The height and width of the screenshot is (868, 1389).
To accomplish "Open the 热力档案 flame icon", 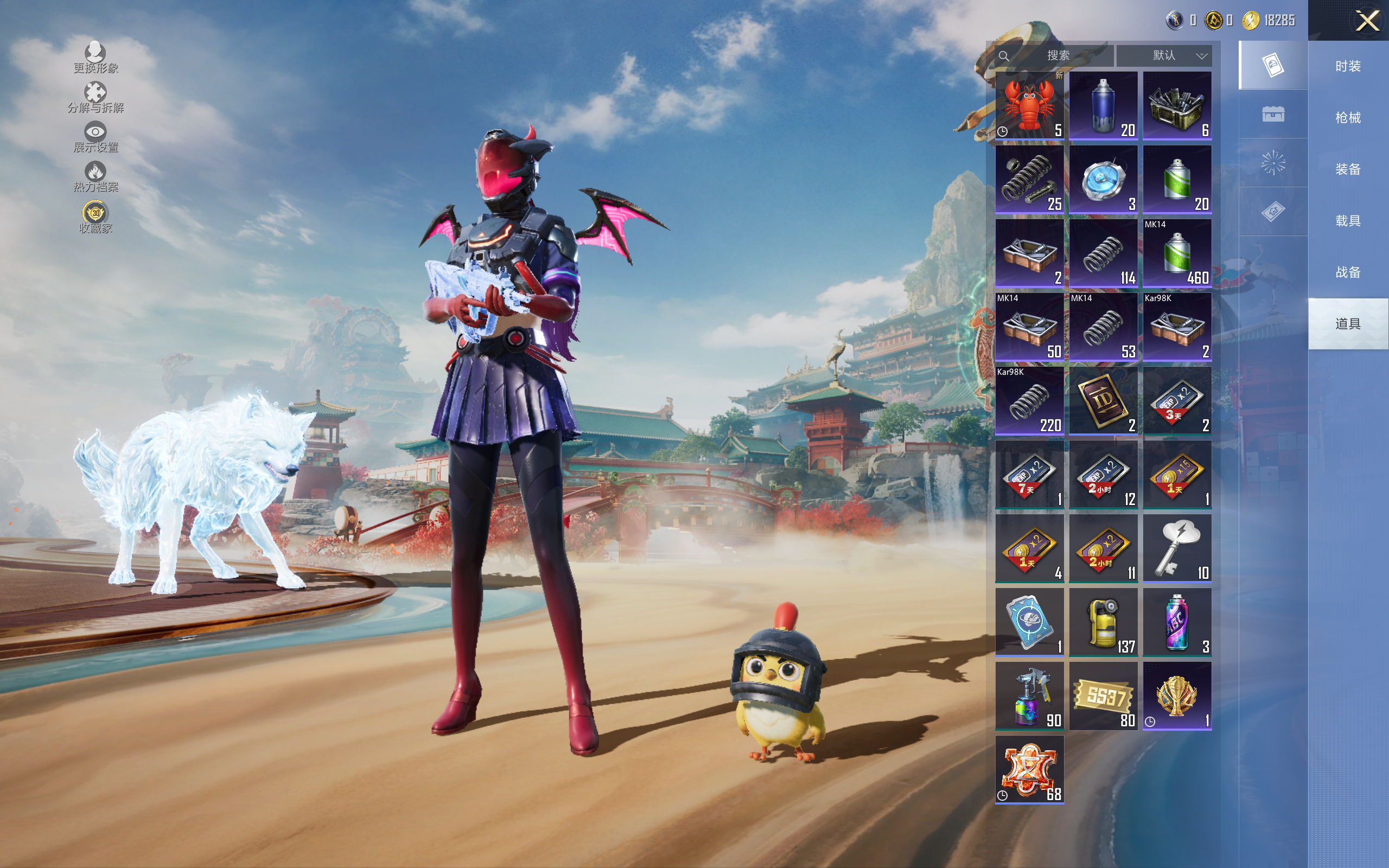I will pos(95,177).
